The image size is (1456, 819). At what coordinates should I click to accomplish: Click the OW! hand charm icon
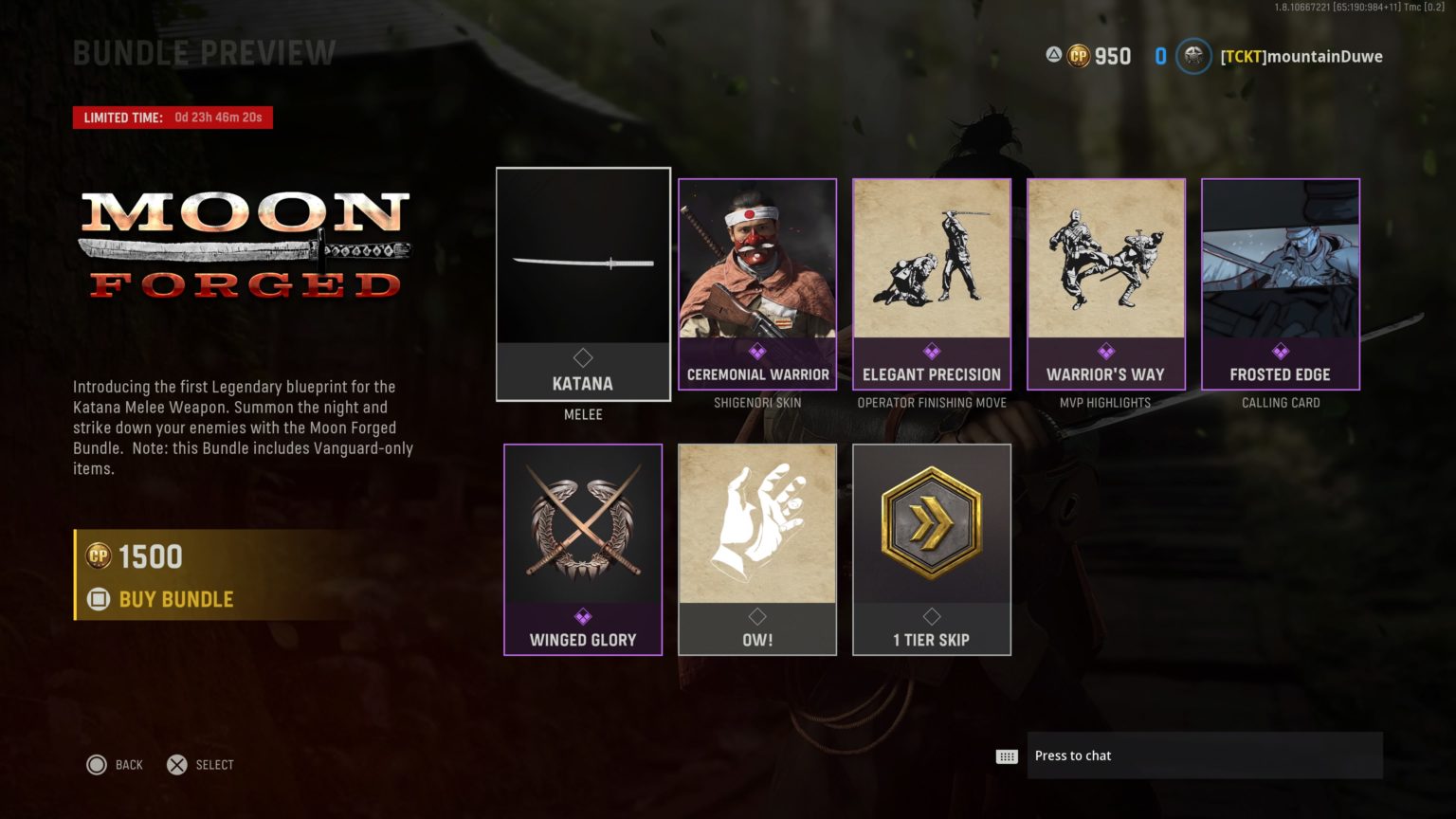pyautogui.click(x=756, y=521)
